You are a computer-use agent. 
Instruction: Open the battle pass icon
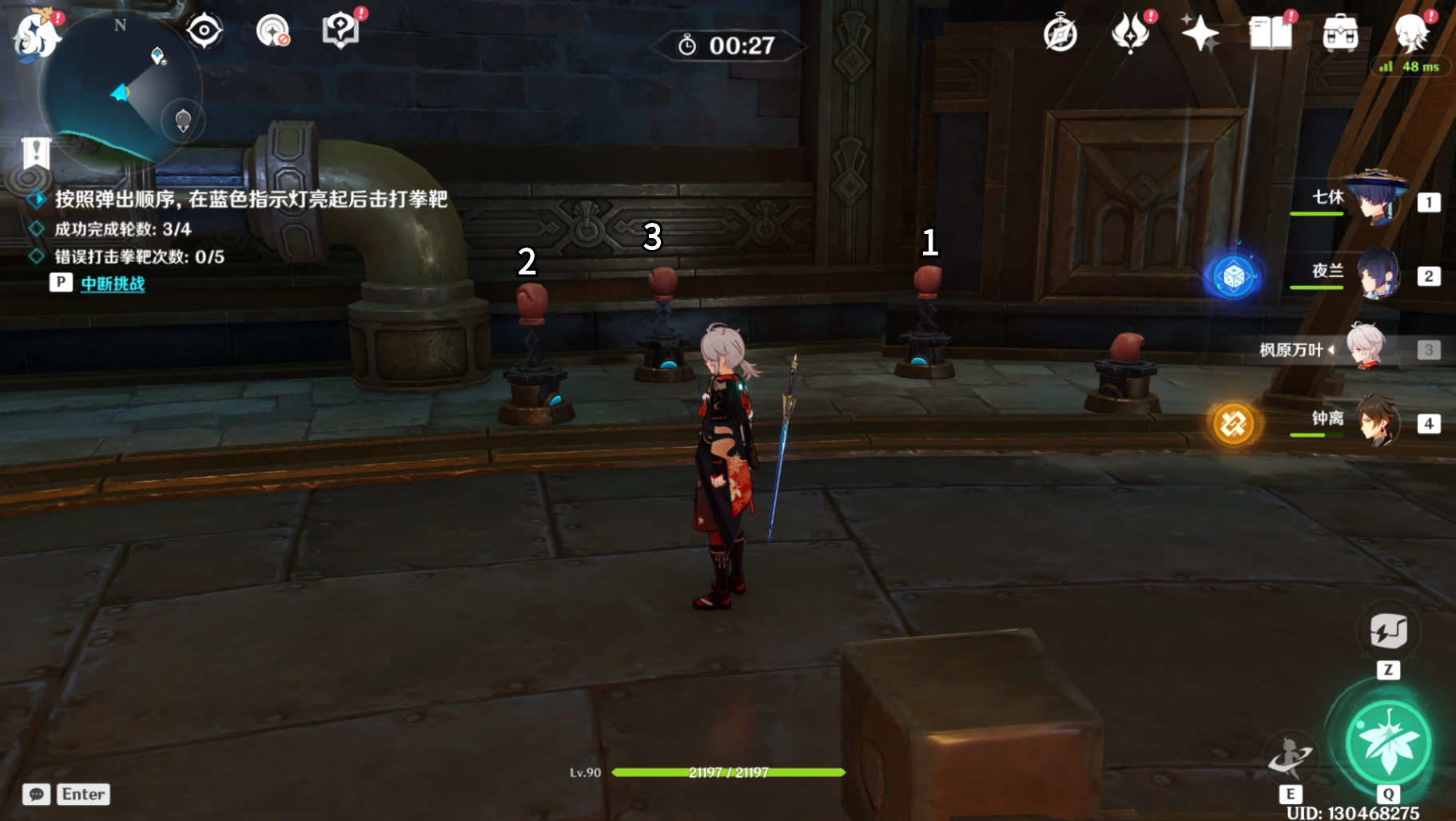pos(1130,34)
